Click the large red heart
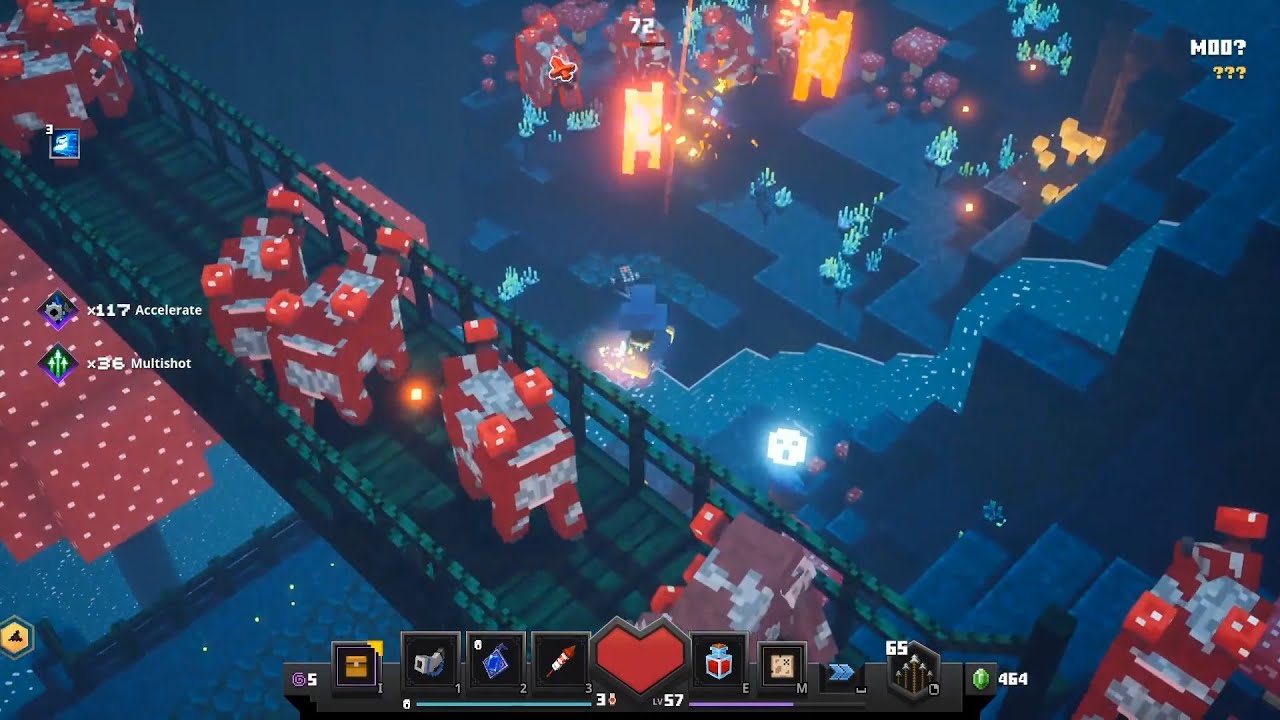This screenshot has height=720, width=1280. 640,658
